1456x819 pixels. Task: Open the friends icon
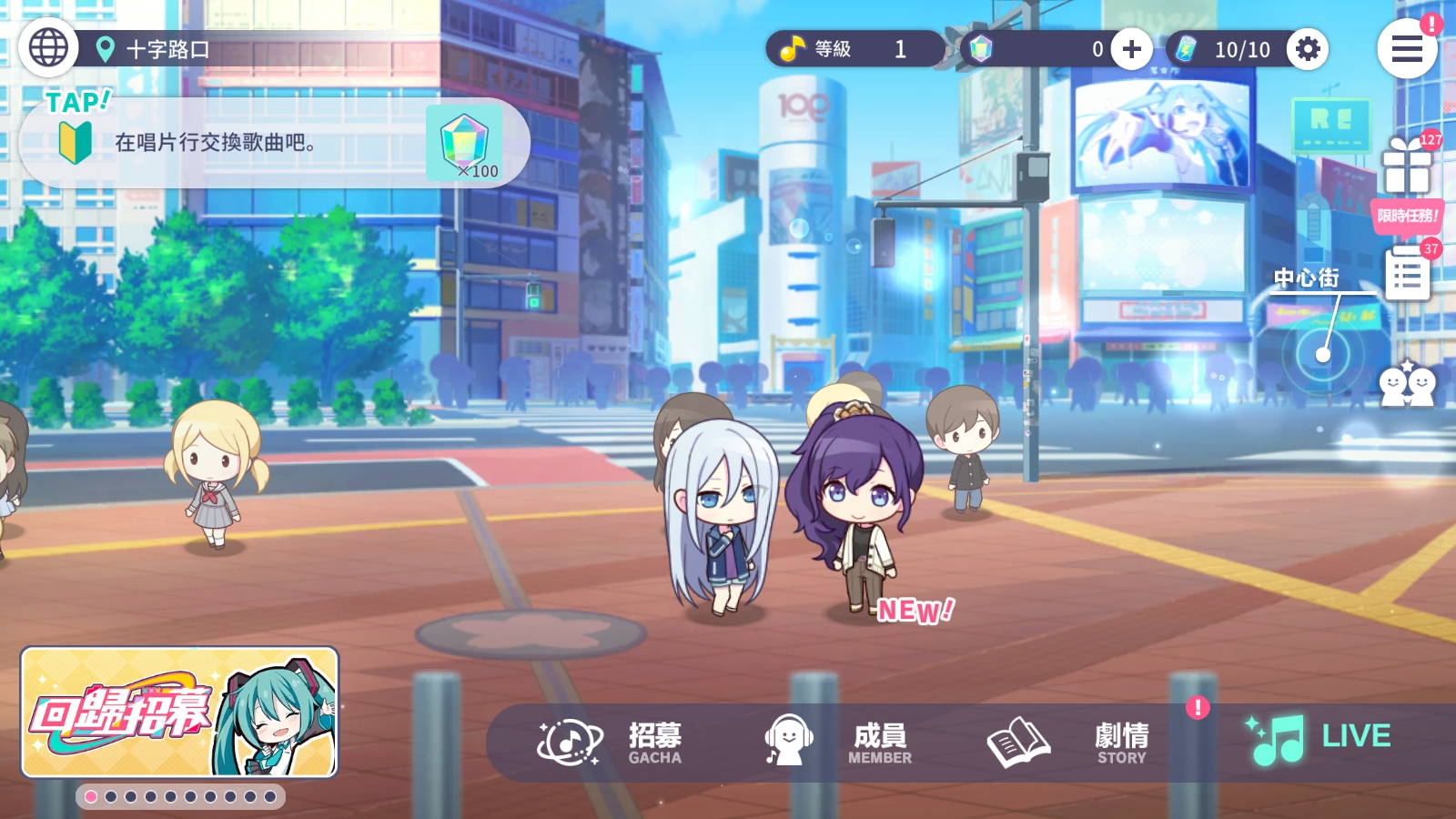pyautogui.click(x=1407, y=386)
